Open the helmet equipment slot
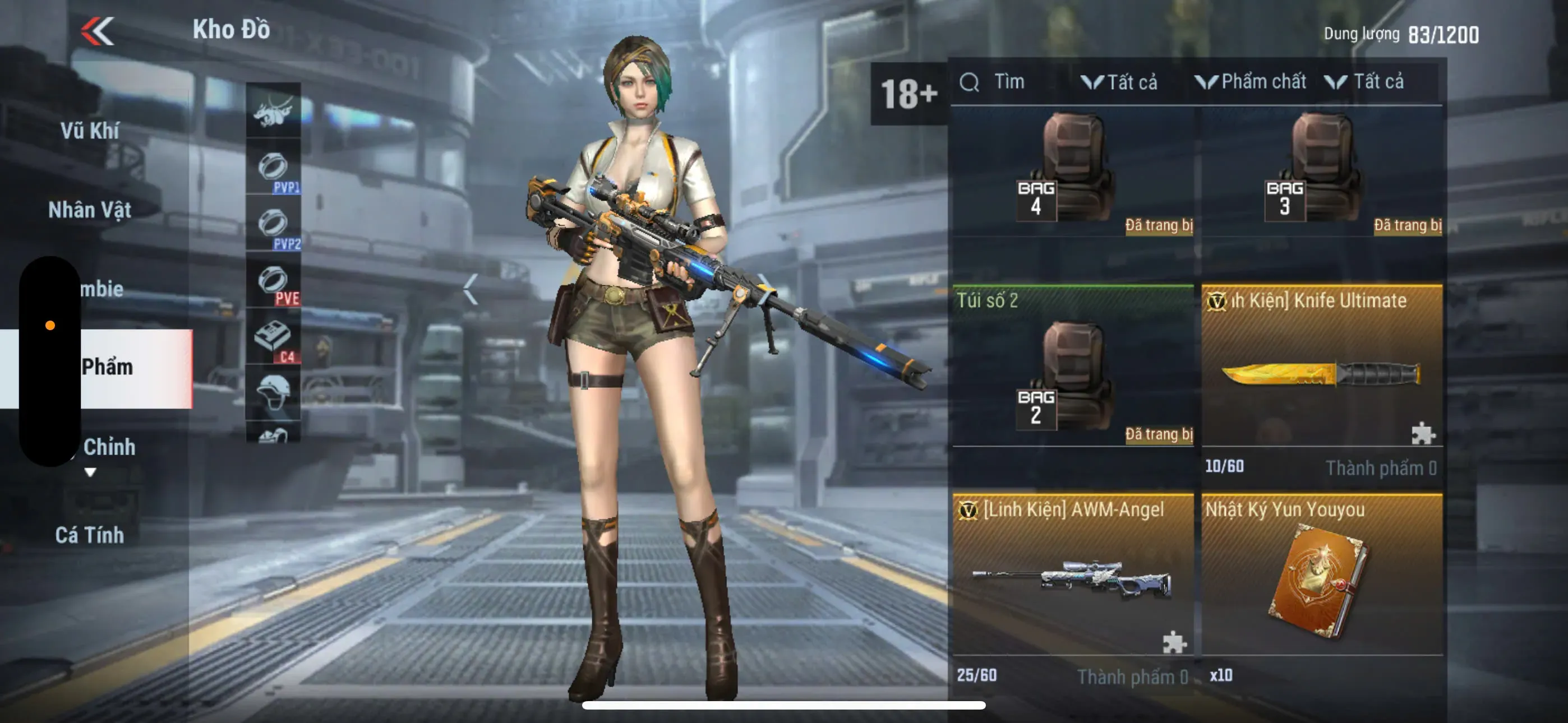This screenshot has width=1568, height=723. pos(273,391)
